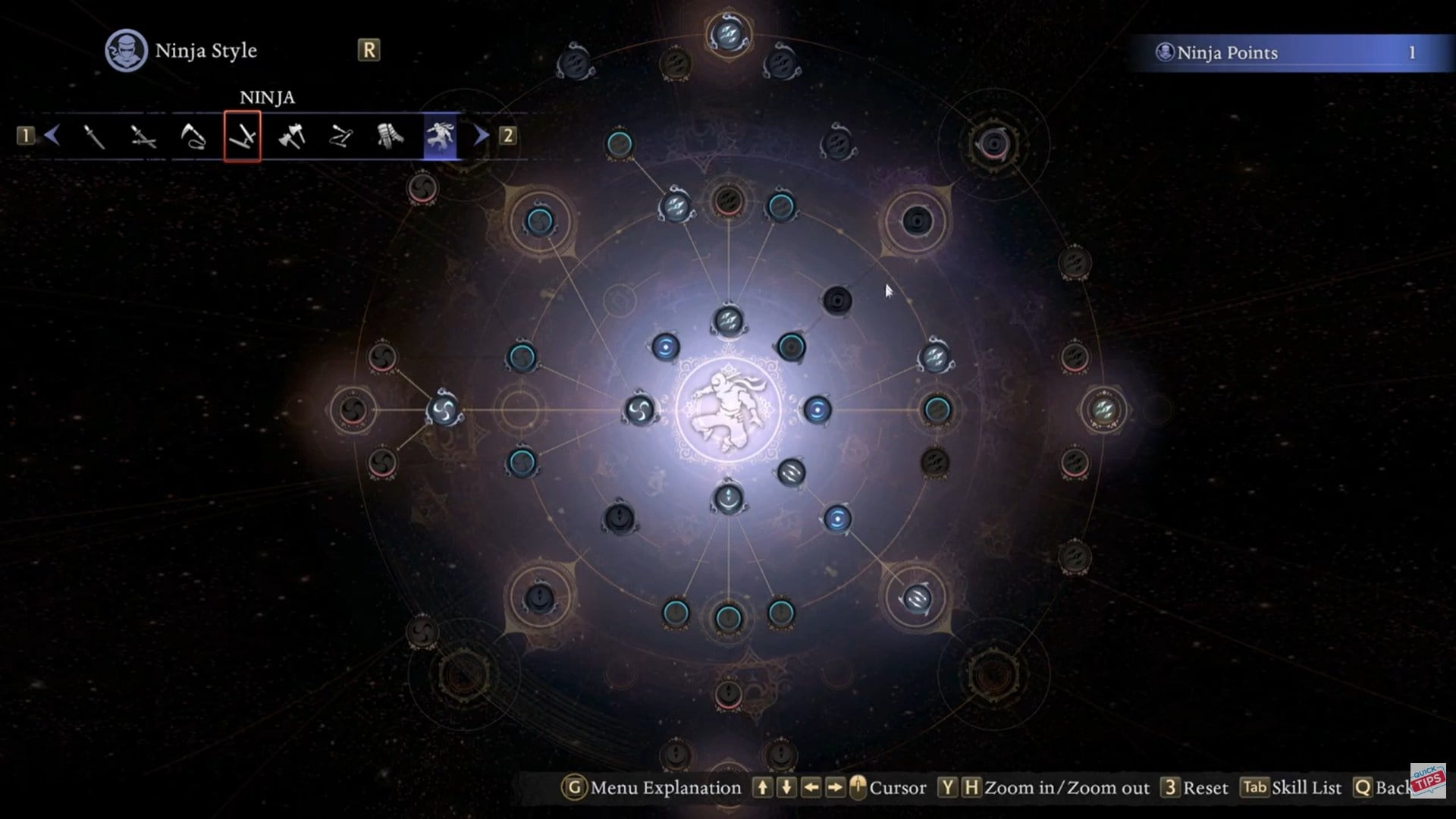Screen dimensions: 1456x819
Task: Click the left arrow beside weapon tabs
Action: [x=52, y=136]
